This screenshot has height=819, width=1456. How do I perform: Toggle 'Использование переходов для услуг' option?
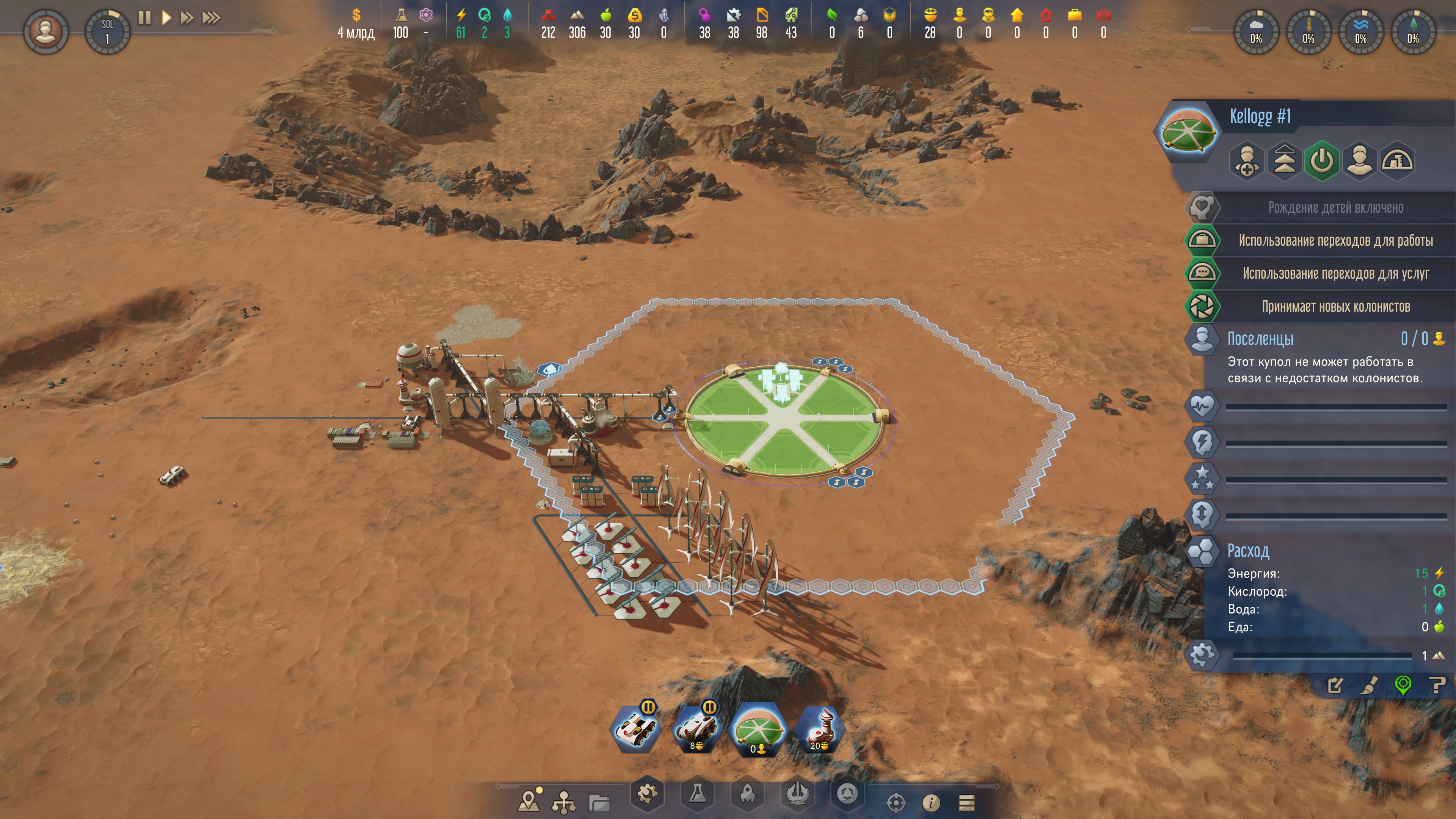(1335, 273)
